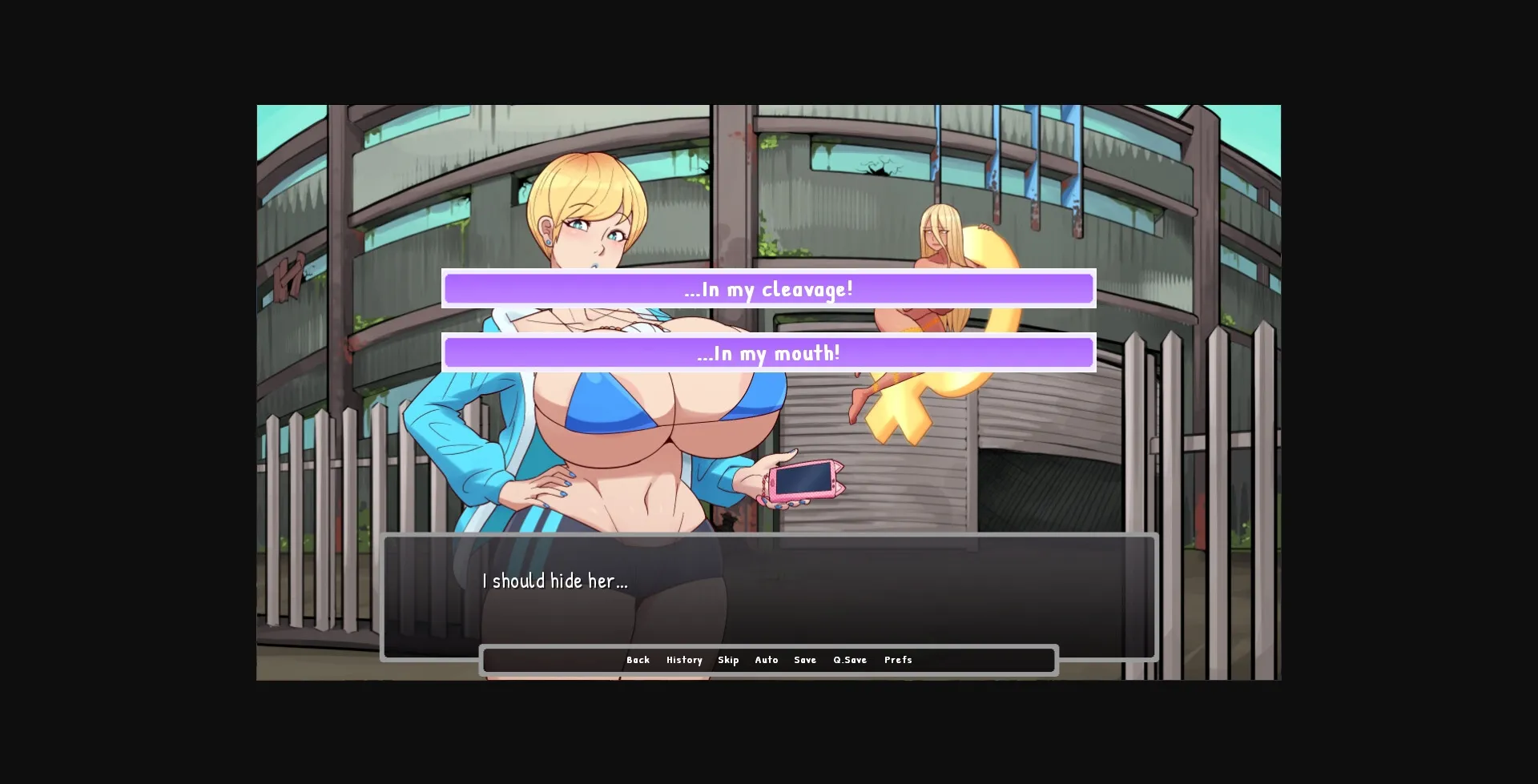Enable Skip mode from the quick menu
The width and height of the screenshot is (1538, 784).
[x=729, y=660]
